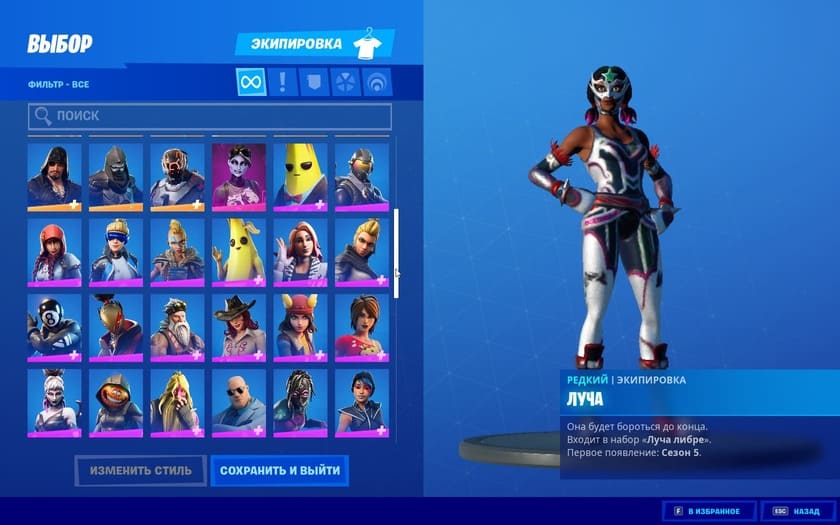Pick the white-bearded old man outfit
The height and width of the screenshot is (525, 840).
pyautogui.click(x=177, y=326)
